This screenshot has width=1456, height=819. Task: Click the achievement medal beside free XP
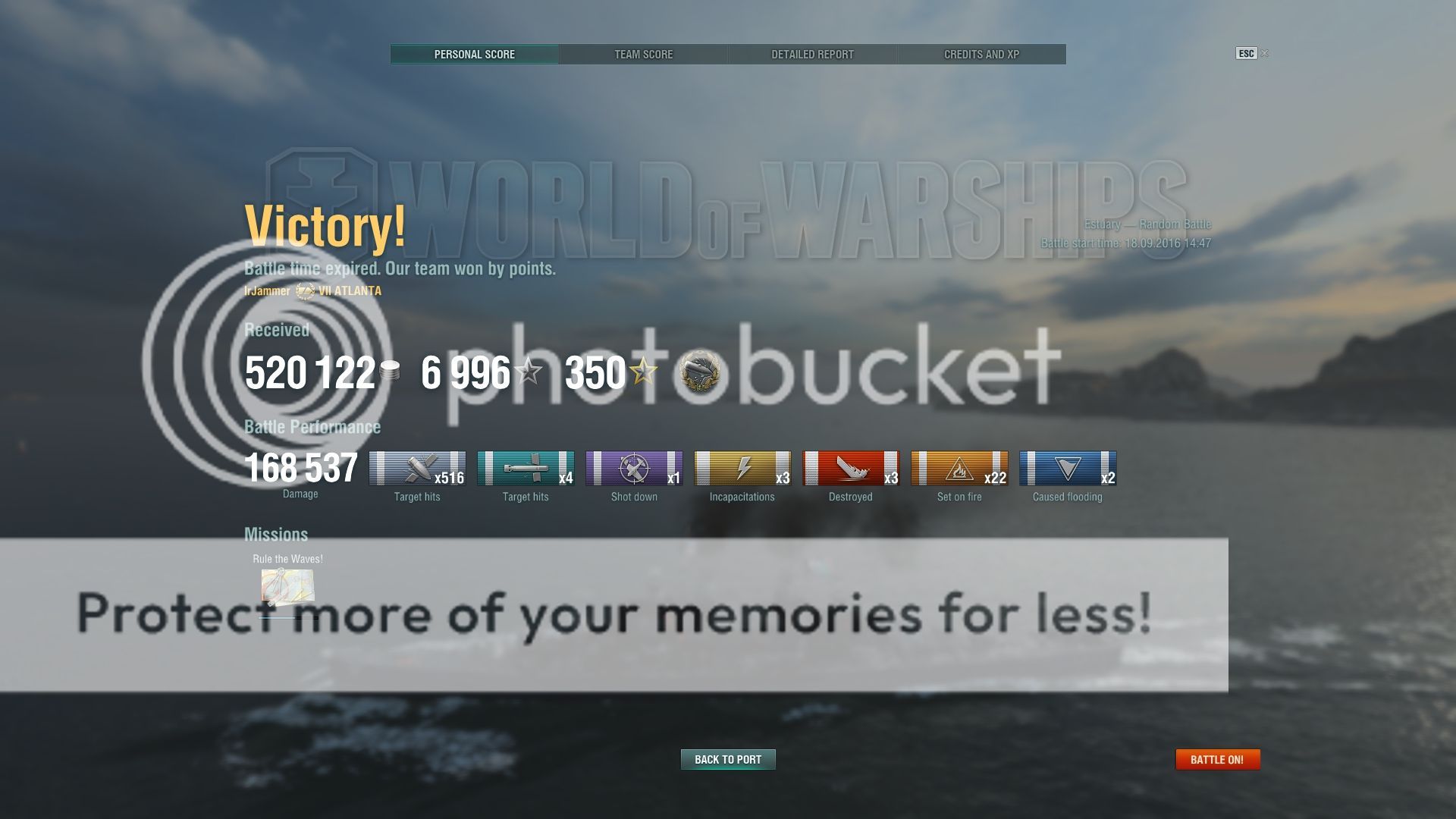click(x=699, y=372)
